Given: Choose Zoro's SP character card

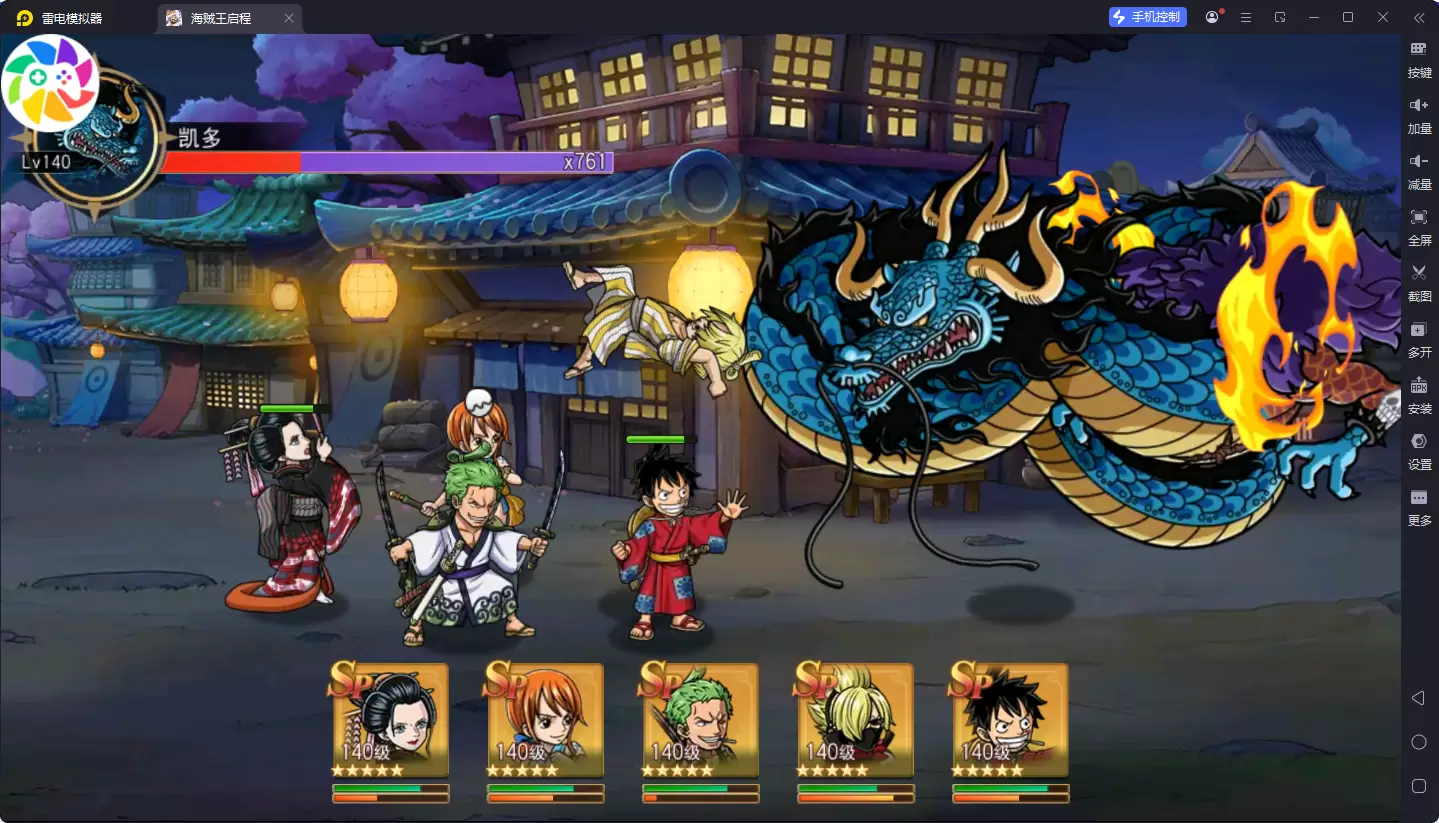Looking at the screenshot, I should click(701, 721).
